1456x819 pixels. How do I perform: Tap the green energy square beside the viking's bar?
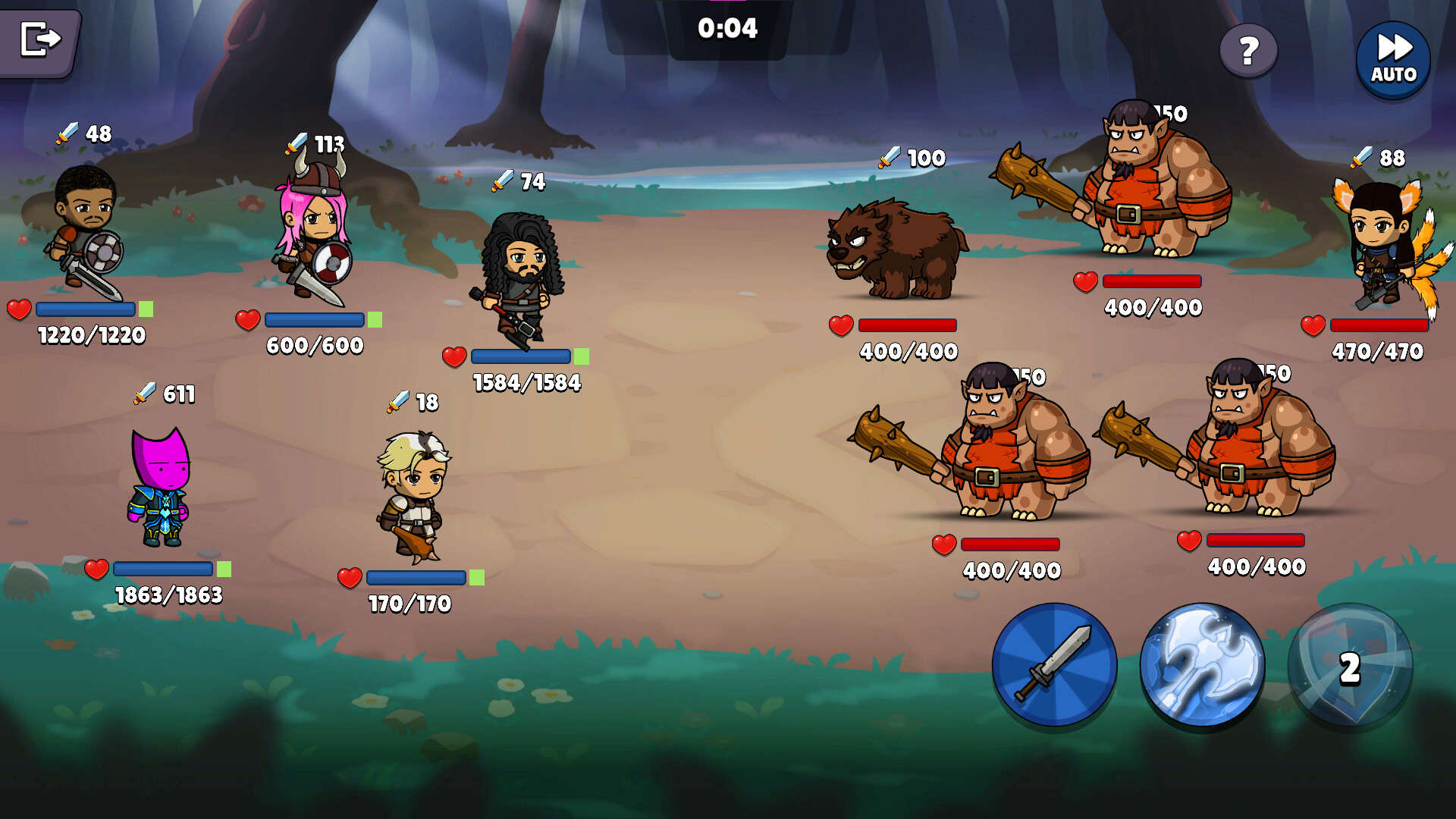tap(374, 320)
